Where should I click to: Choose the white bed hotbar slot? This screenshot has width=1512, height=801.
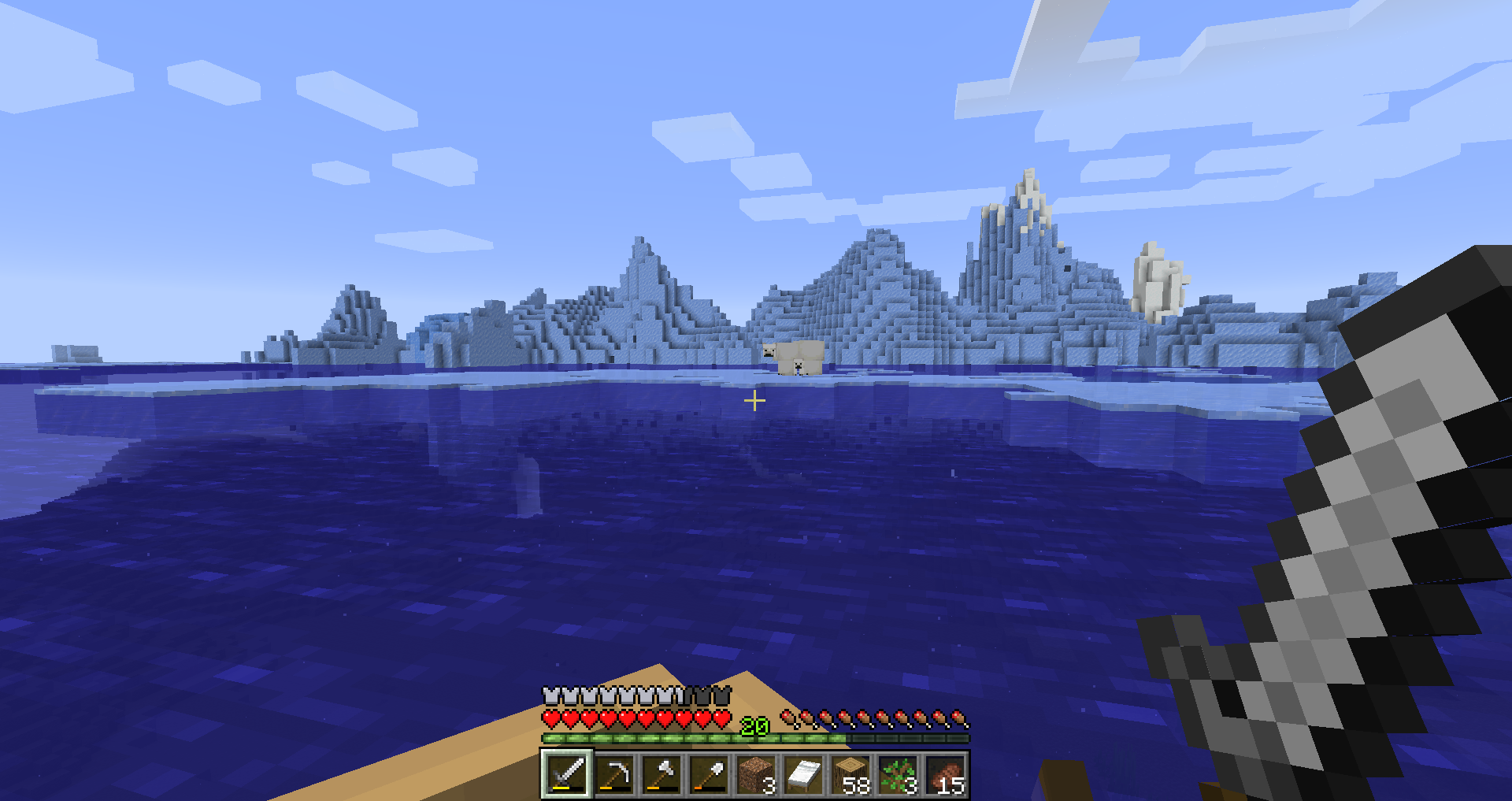(802, 774)
